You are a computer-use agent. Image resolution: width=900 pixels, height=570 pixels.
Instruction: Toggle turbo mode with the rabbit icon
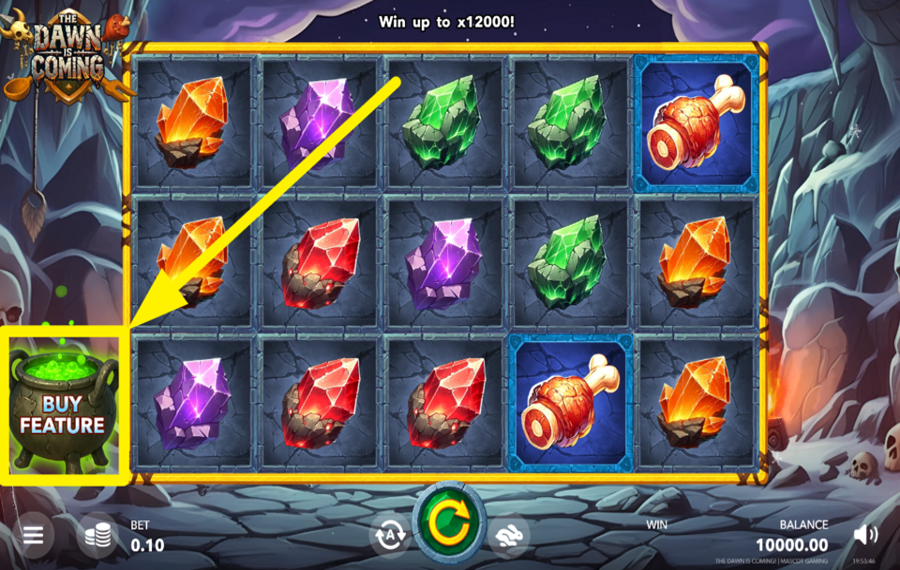point(509,535)
